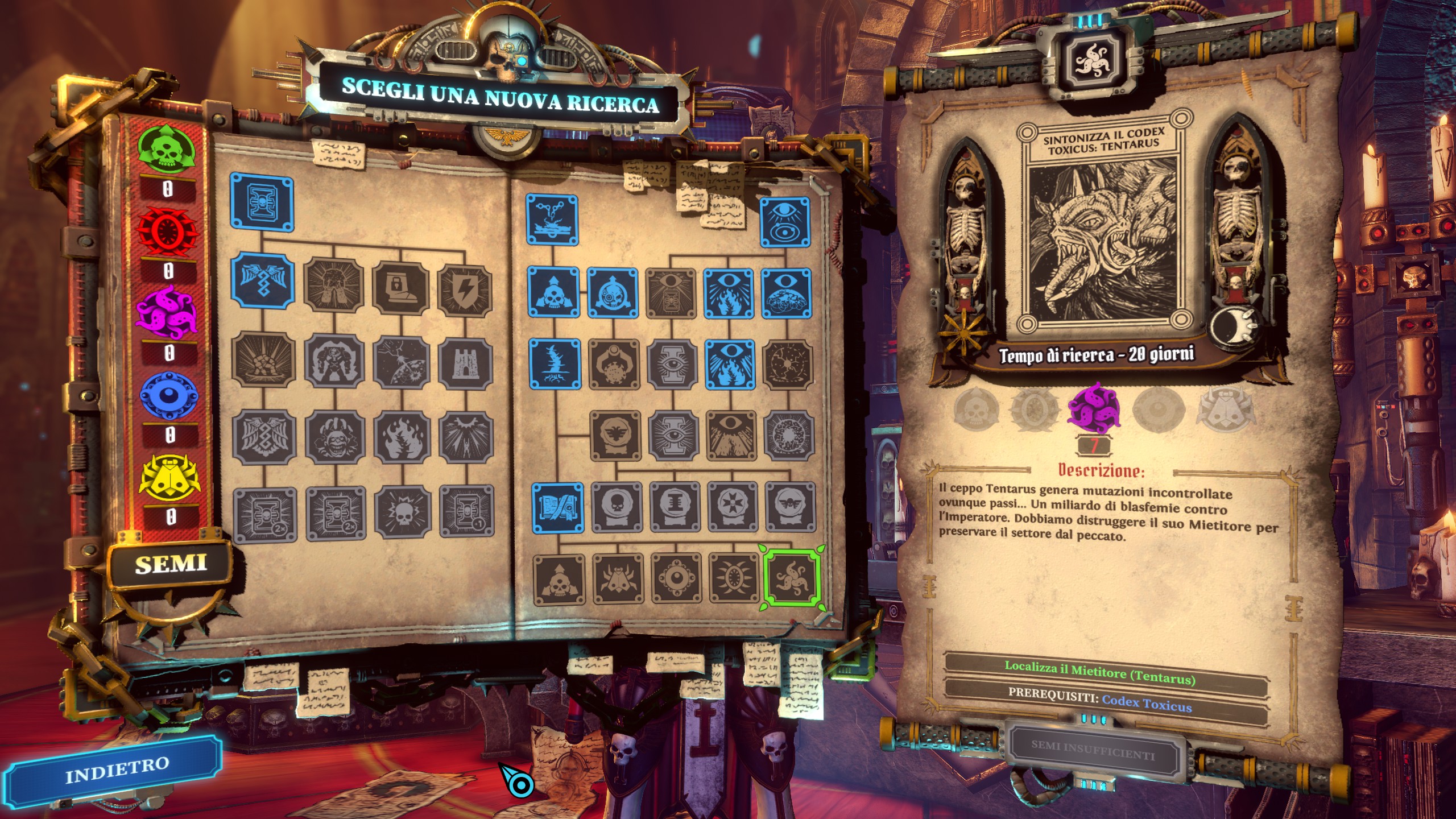Choose the magenta tentacle seed icon
1456x819 pixels.
point(168,313)
